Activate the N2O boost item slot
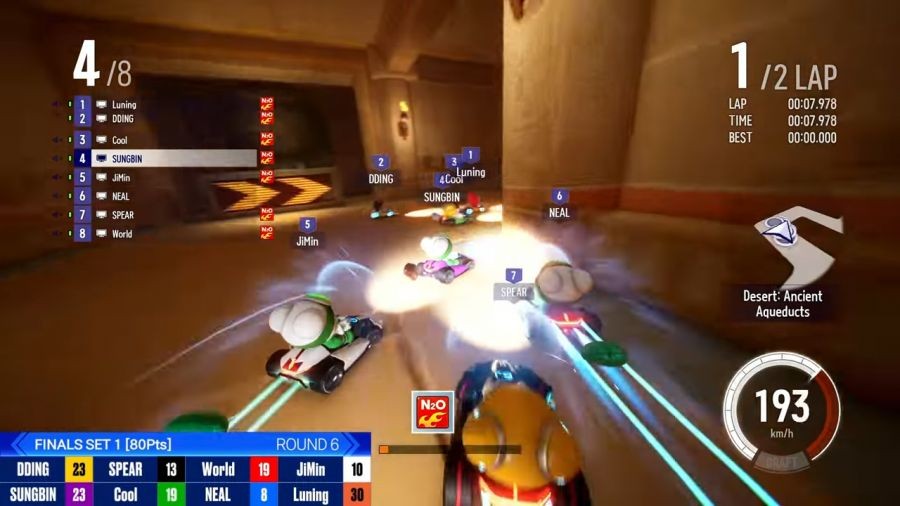Viewport: 900px width, 506px height. 434,411
